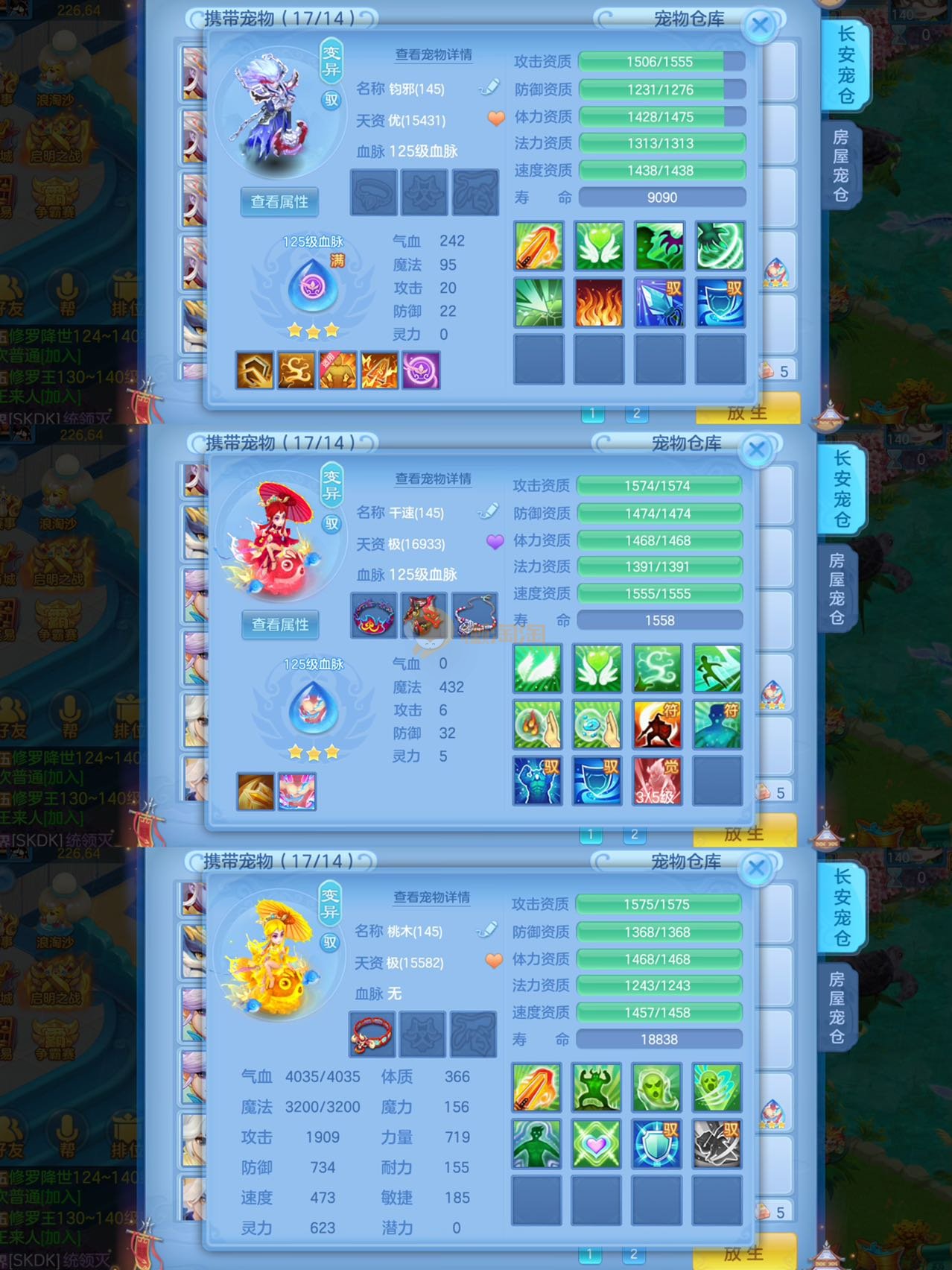This screenshot has width=952, height=1270.
Task: Tap the 驭 badge beside 桃木's portrait
Action: (330, 942)
